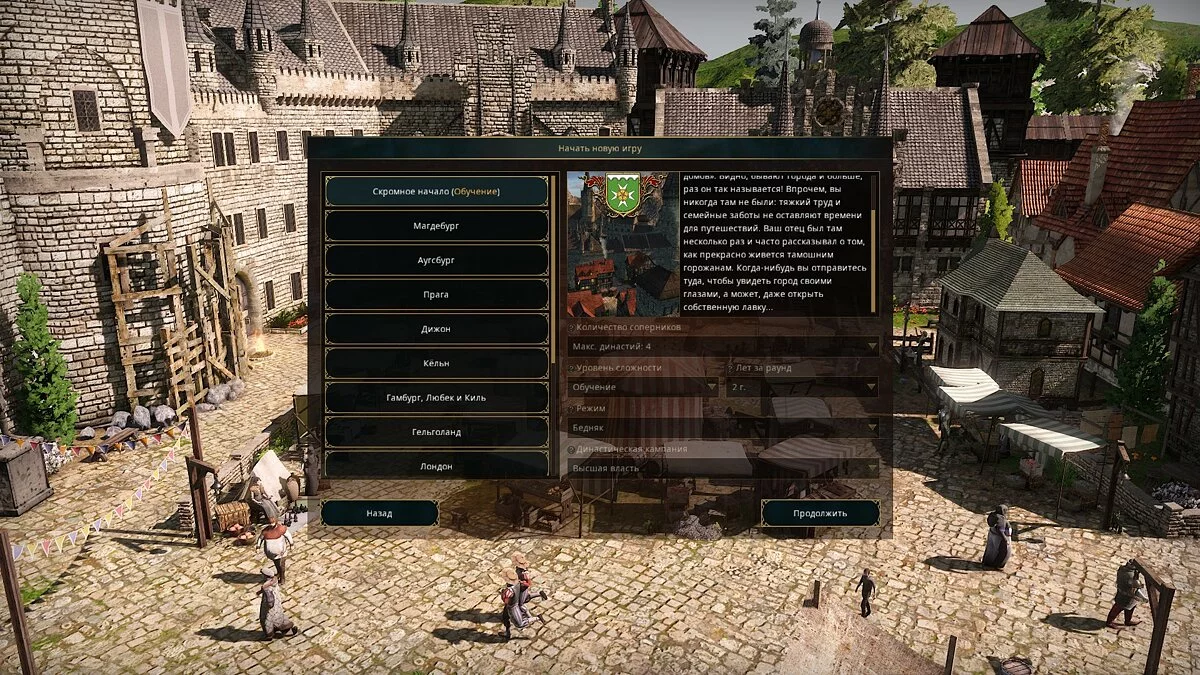Click the map list scrollbar
This screenshot has width=1200, height=675.
[x=554, y=270]
